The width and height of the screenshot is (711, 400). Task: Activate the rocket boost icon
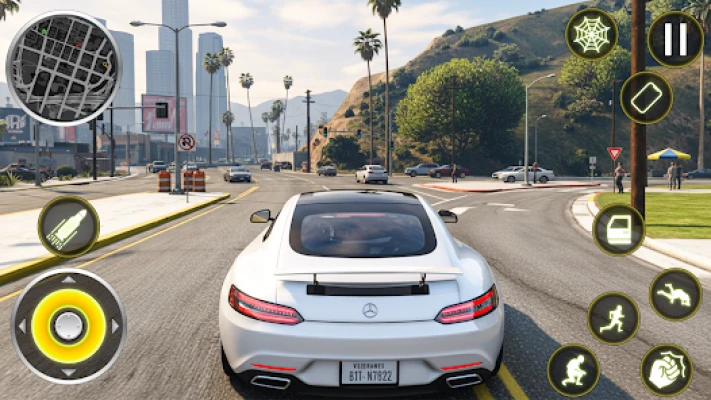[x=68, y=226]
